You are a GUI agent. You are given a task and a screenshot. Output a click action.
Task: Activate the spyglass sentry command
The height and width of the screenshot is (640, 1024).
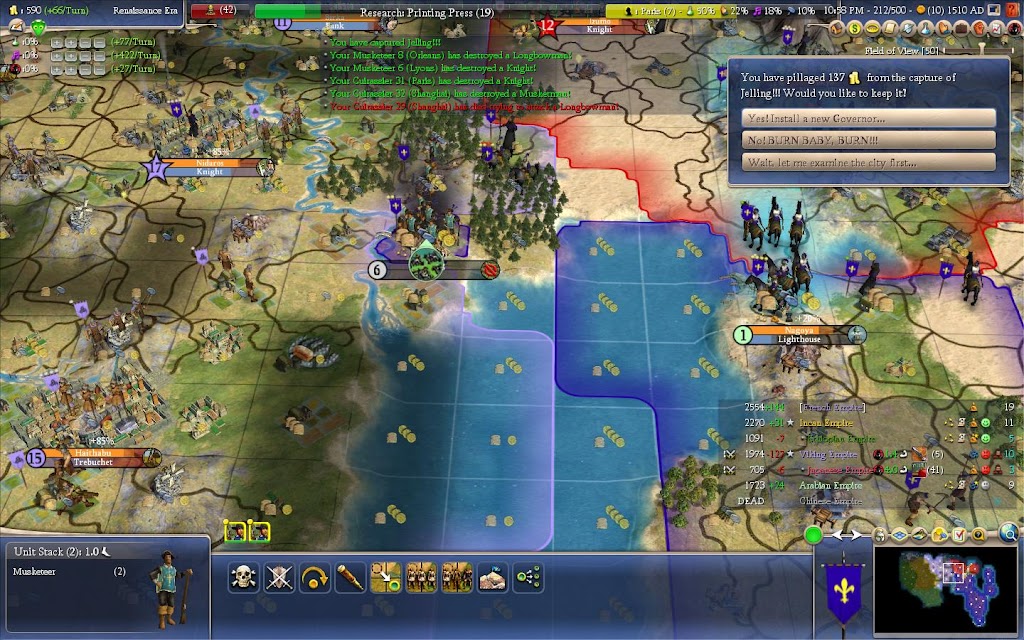[350, 577]
